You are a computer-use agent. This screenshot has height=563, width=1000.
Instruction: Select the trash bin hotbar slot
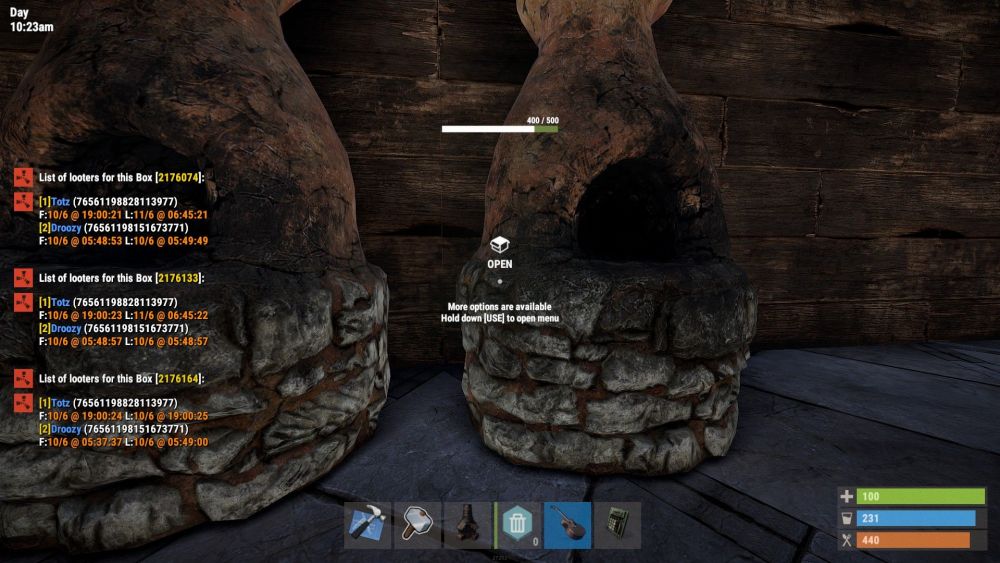(518, 525)
